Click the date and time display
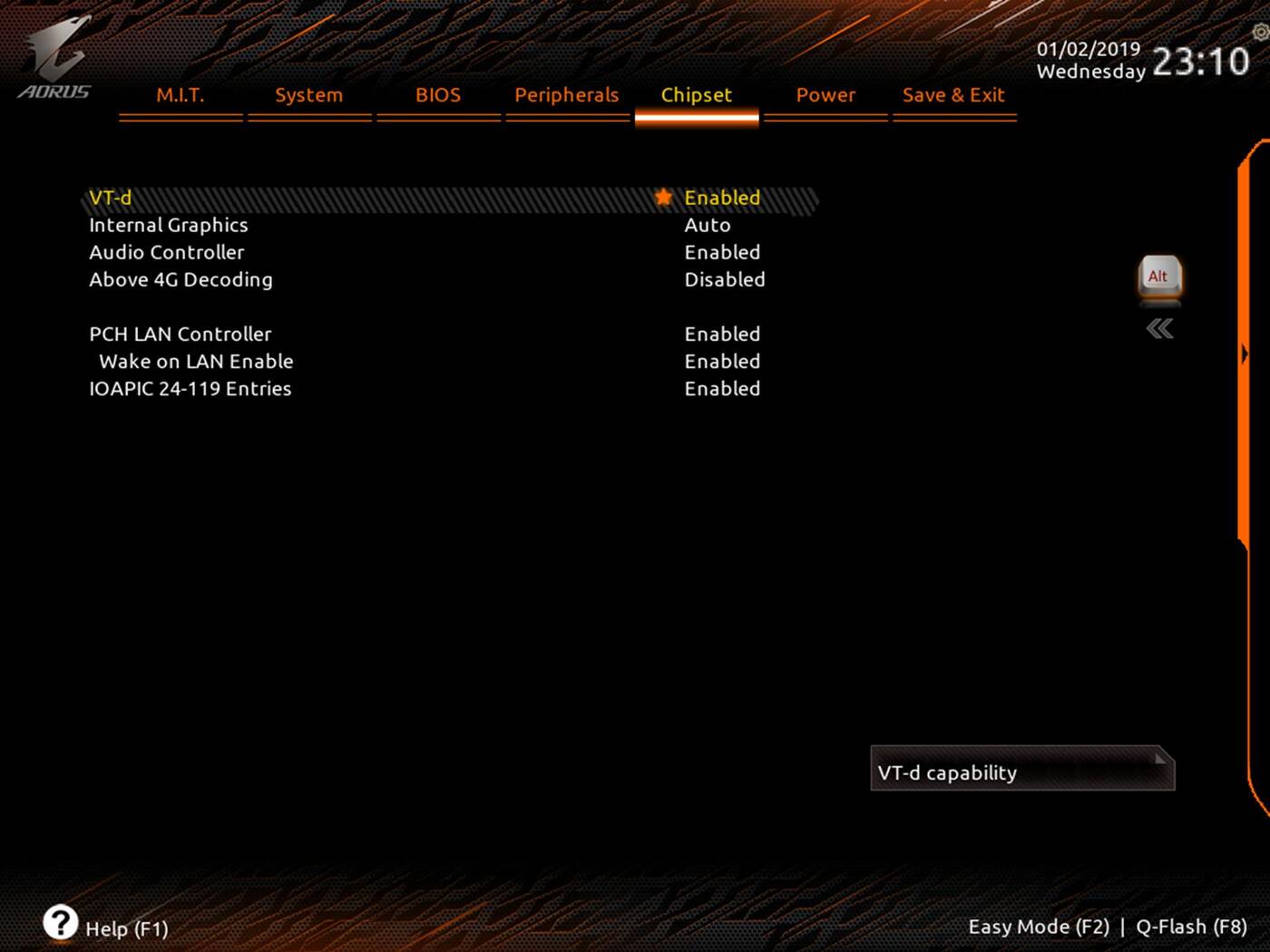The height and width of the screenshot is (952, 1270). pos(1134,59)
